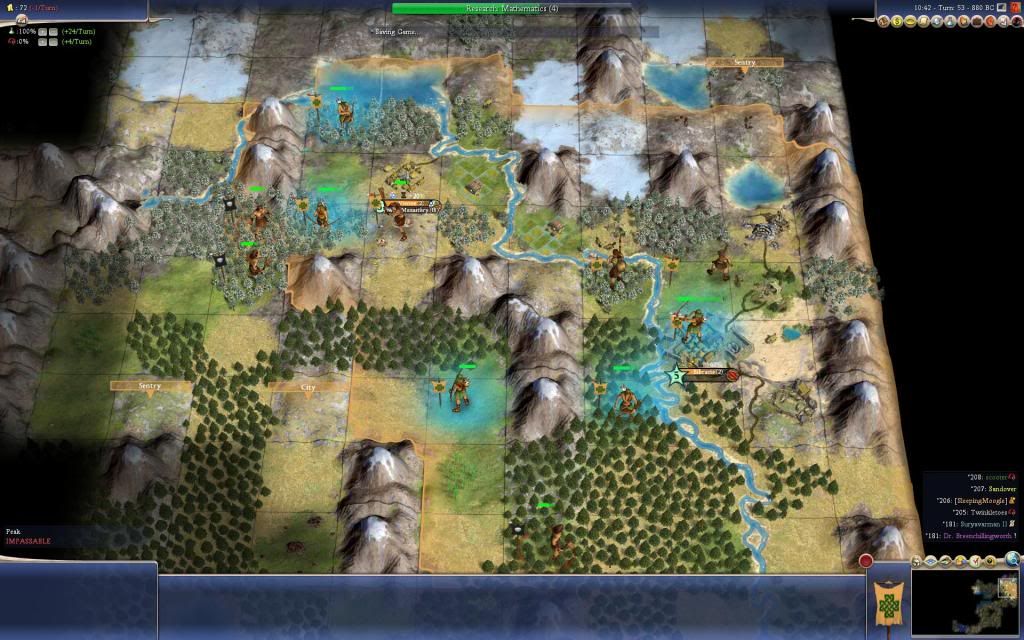The width and height of the screenshot is (1024, 640).
Task: Increase the science rate with the plus button
Action: tap(42, 32)
